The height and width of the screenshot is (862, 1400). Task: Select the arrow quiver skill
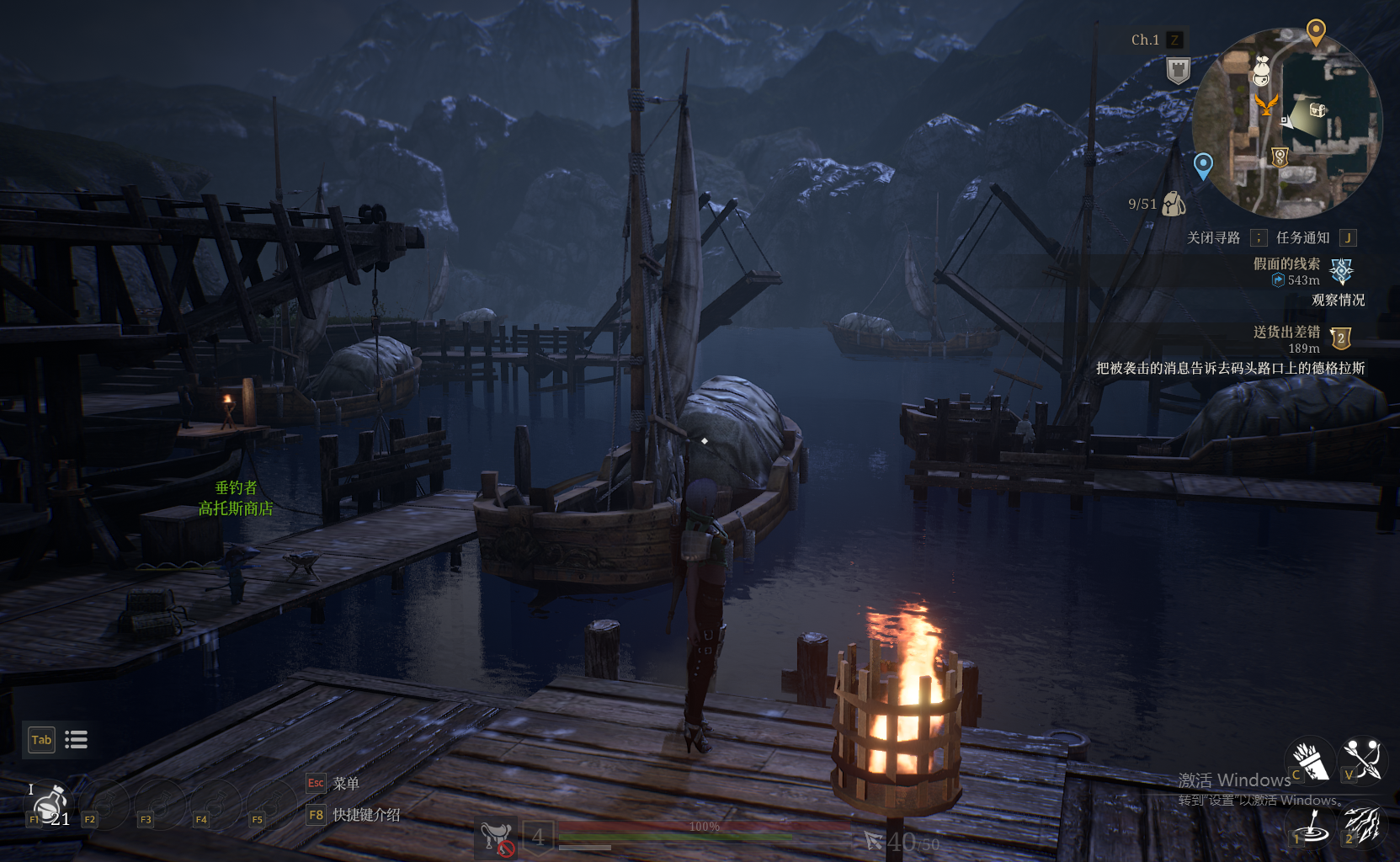tap(1310, 759)
